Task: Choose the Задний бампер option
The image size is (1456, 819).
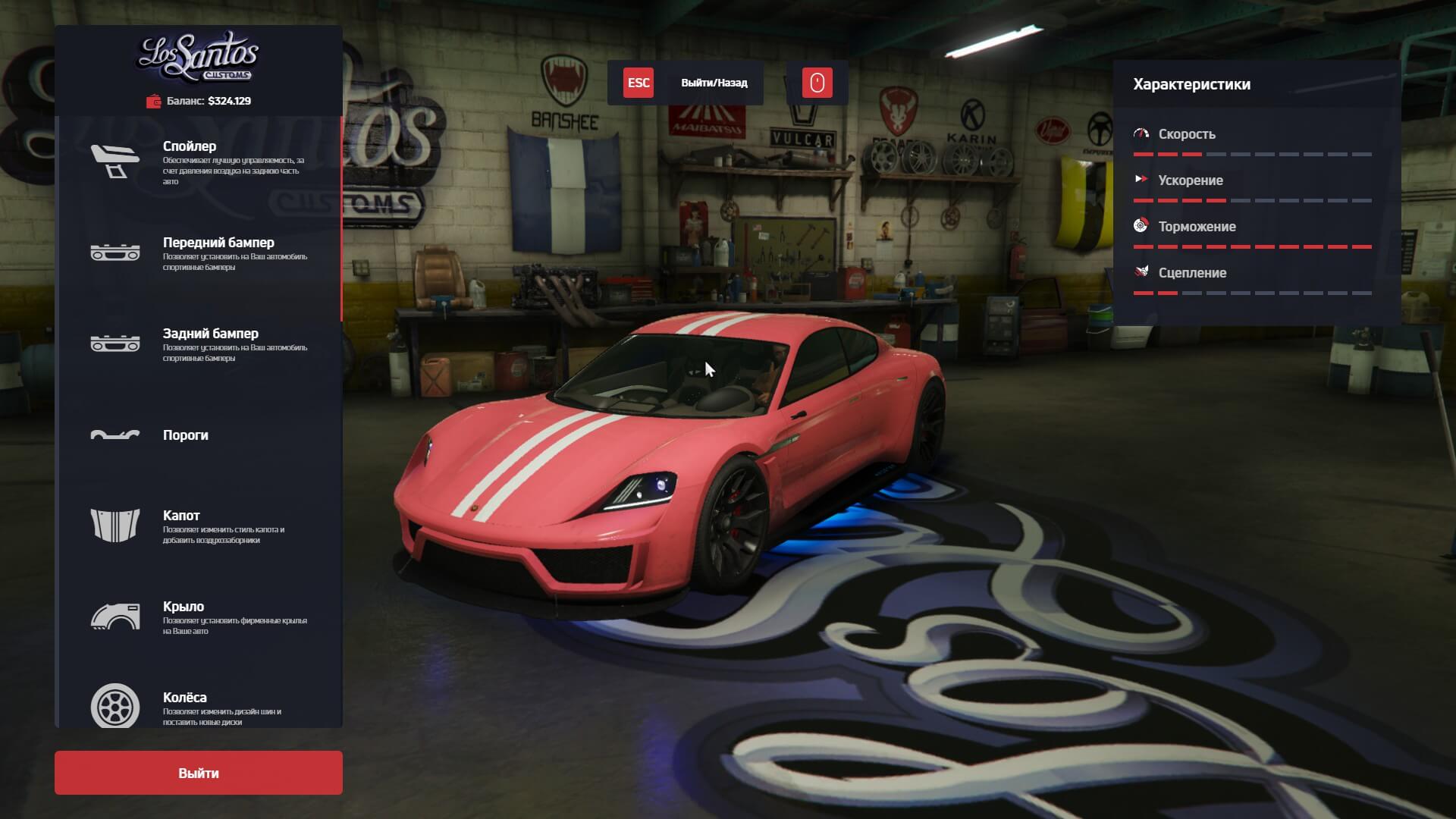Action: click(x=199, y=344)
